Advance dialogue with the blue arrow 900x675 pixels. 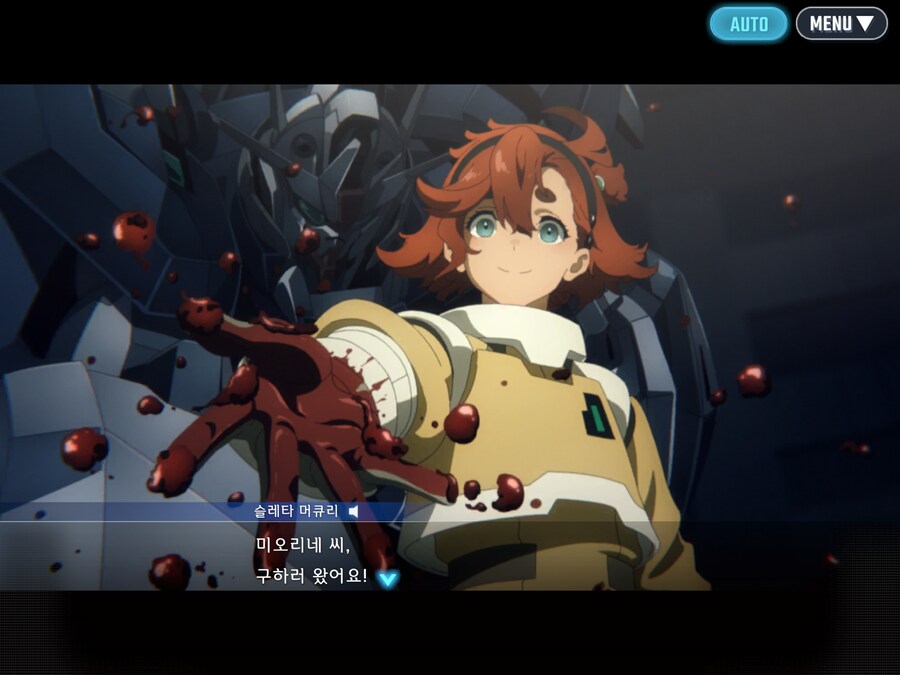(x=387, y=578)
